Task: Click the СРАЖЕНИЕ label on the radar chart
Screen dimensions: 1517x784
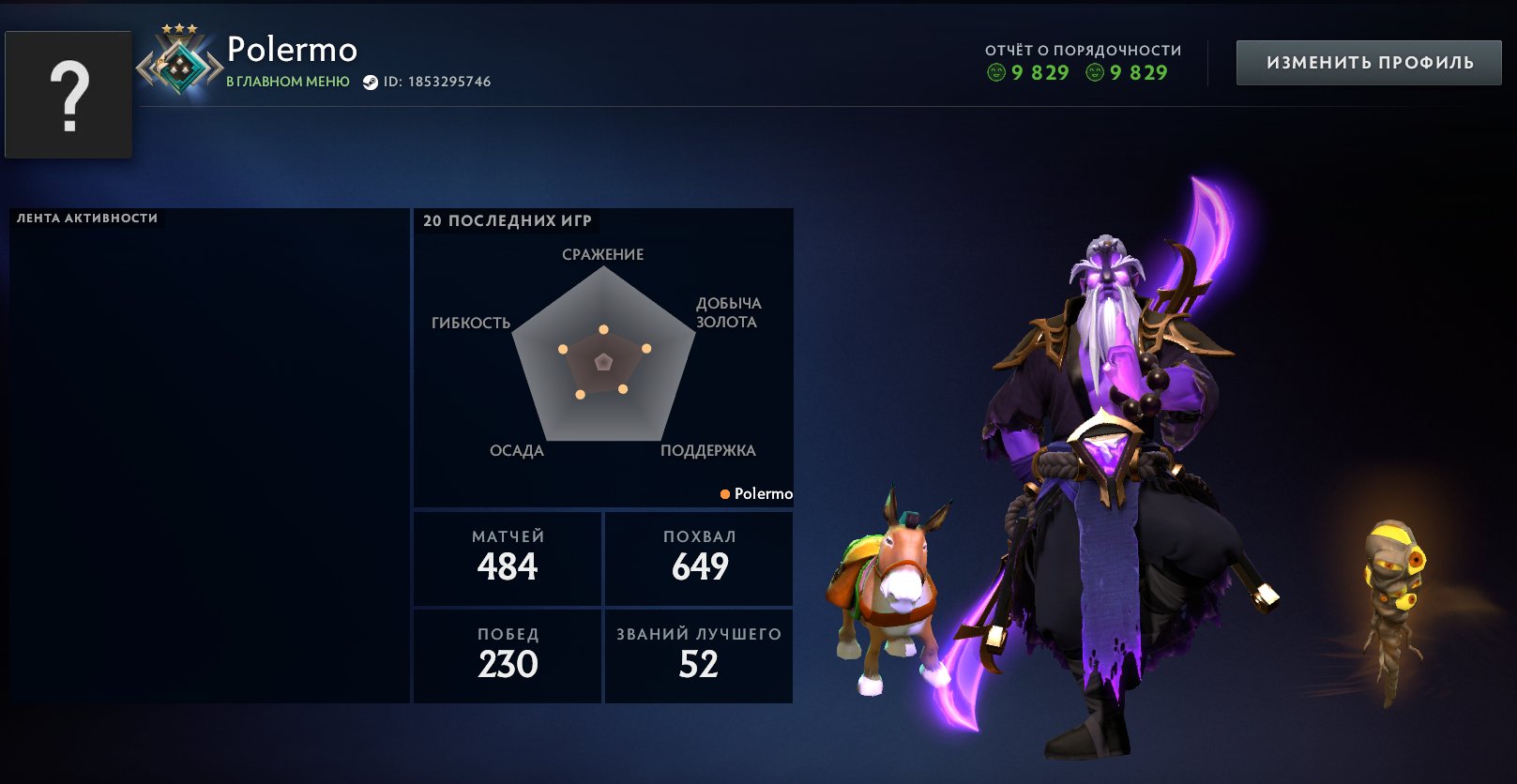Action: (602, 254)
